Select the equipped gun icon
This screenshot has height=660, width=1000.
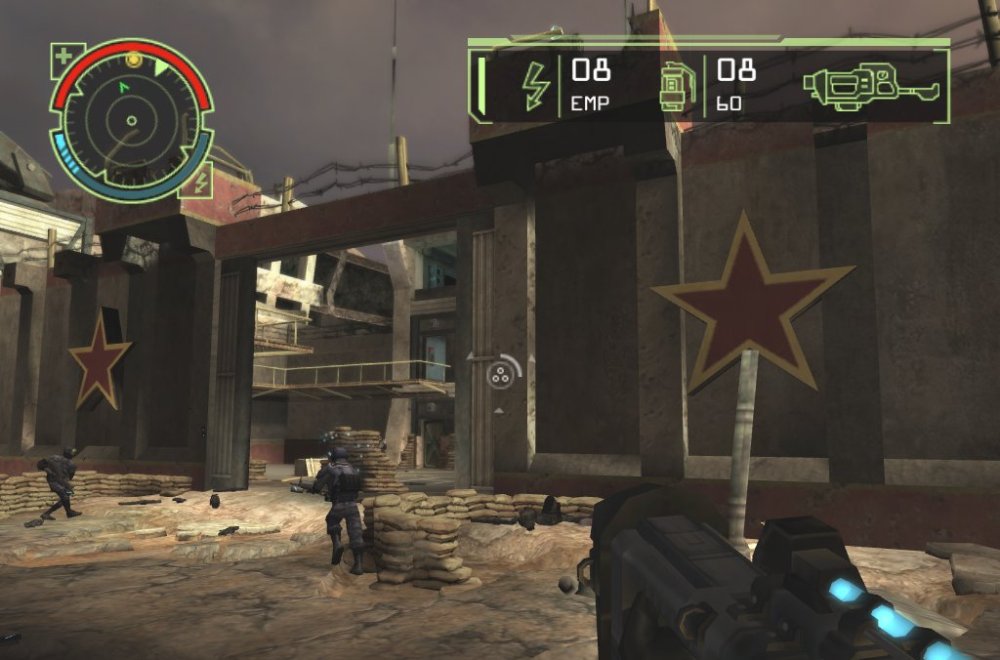[868, 86]
